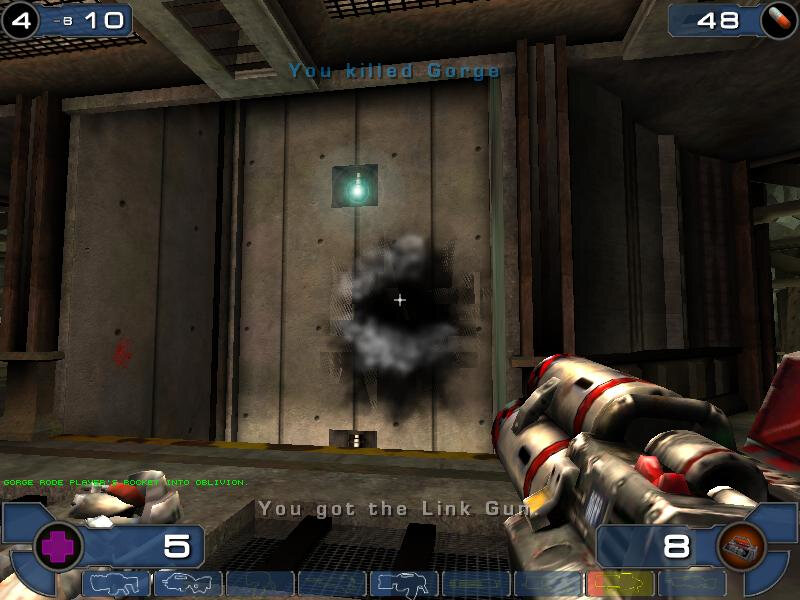
Task: Click the adrenaline pill icon
Action: tap(777, 19)
